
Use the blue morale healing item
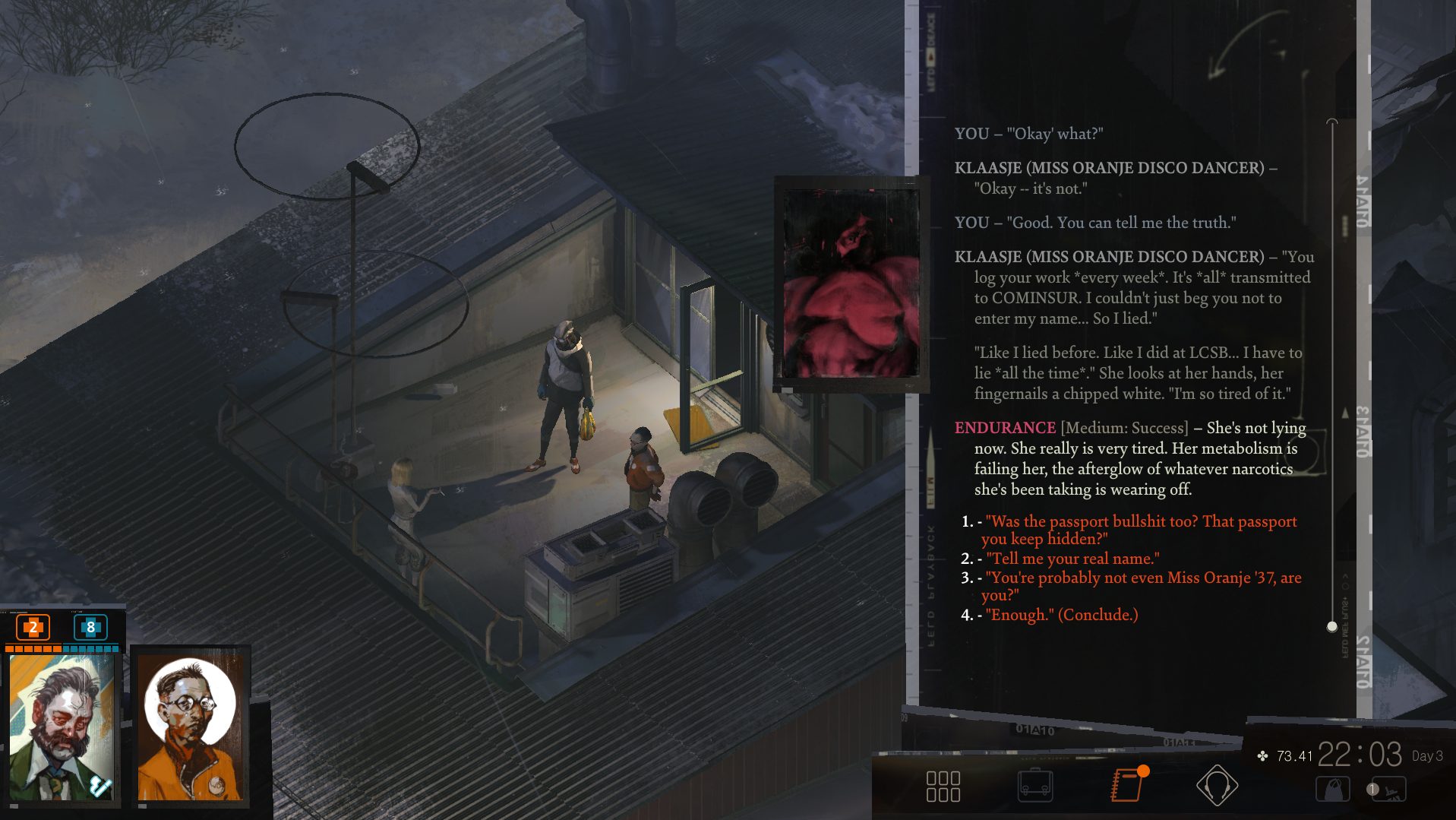[x=90, y=627]
